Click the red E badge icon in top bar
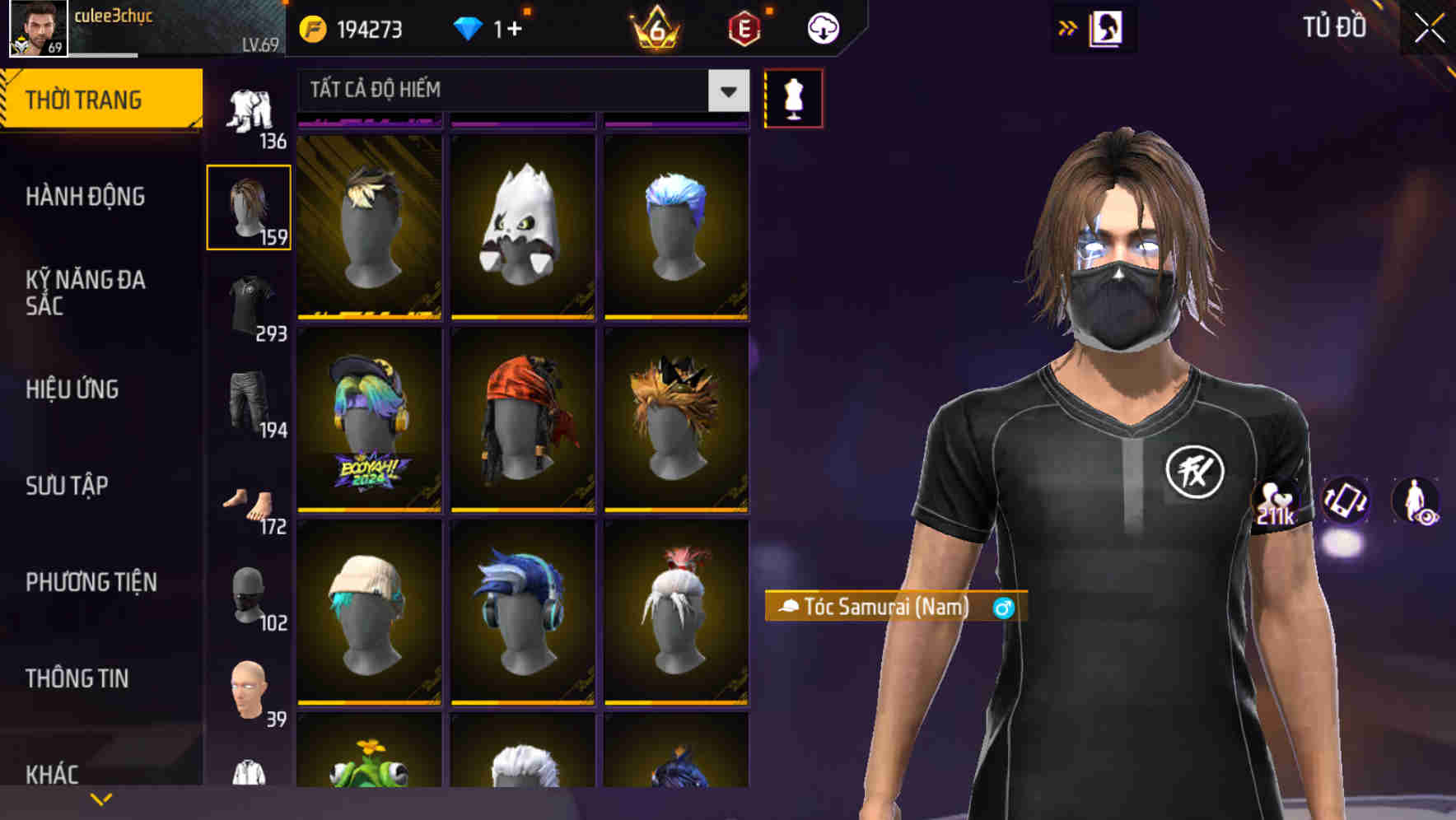 744,30
